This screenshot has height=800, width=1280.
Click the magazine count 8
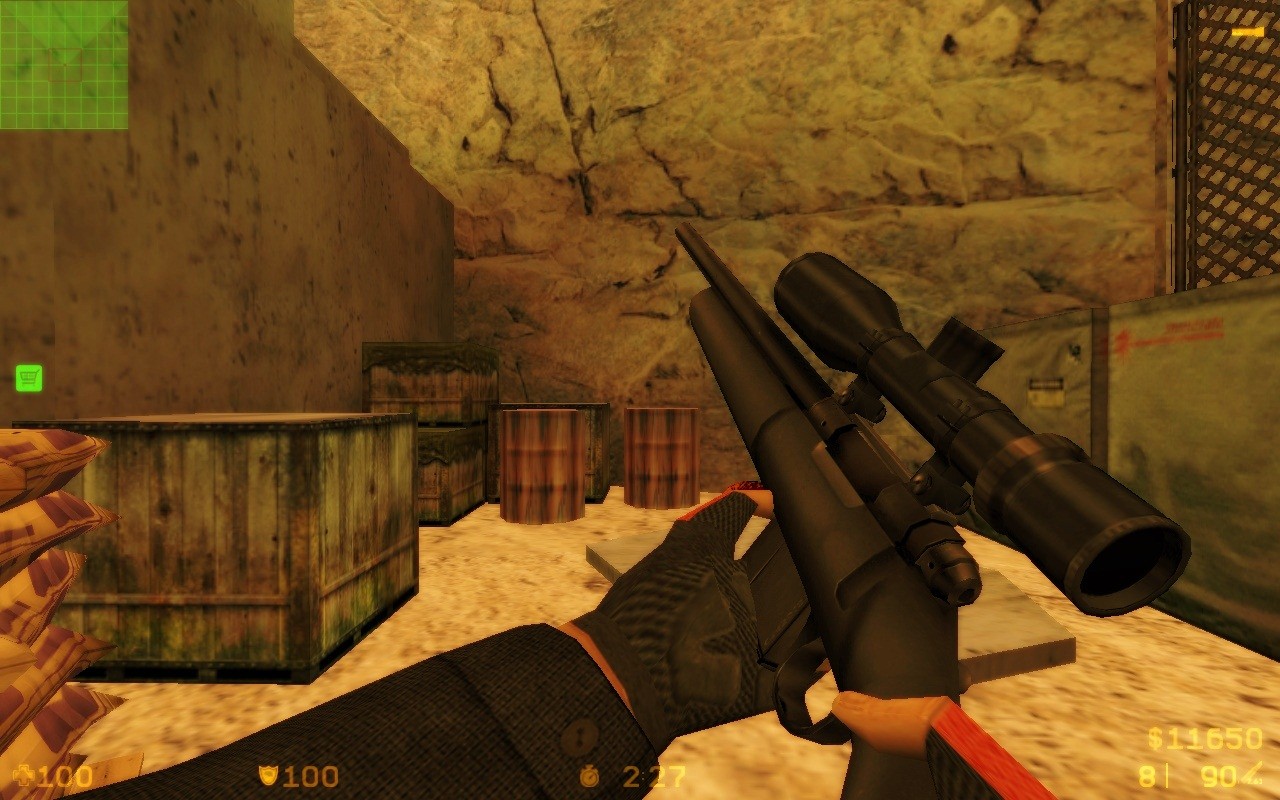[x=1147, y=776]
